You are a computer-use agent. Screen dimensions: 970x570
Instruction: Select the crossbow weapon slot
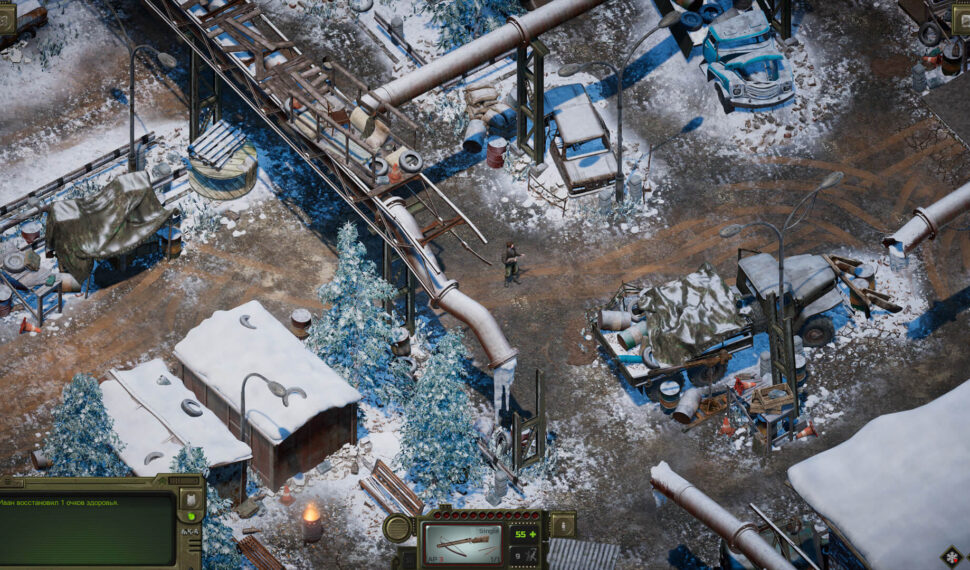coord(464,541)
